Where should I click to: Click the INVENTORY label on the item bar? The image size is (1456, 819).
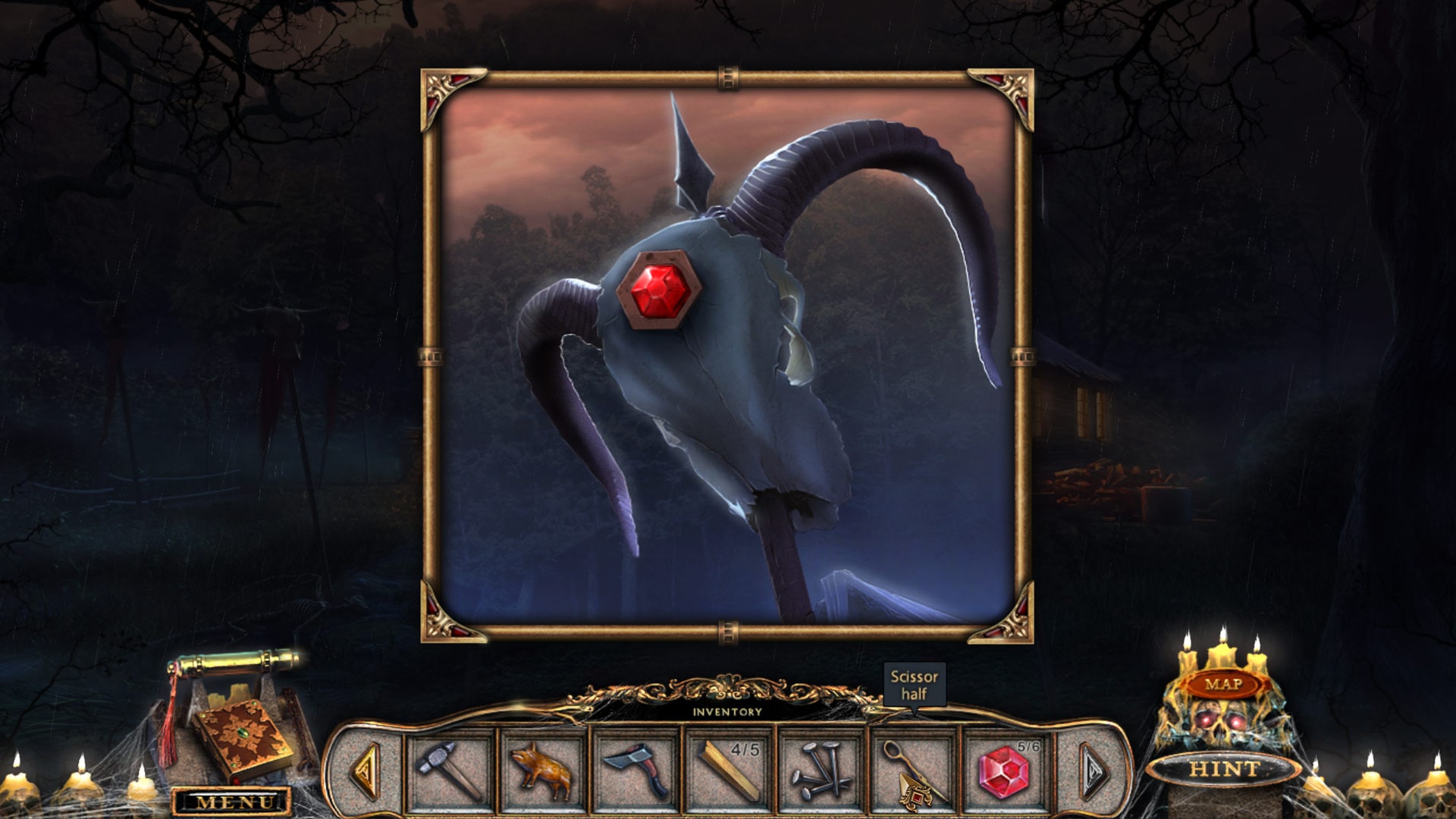click(x=728, y=711)
